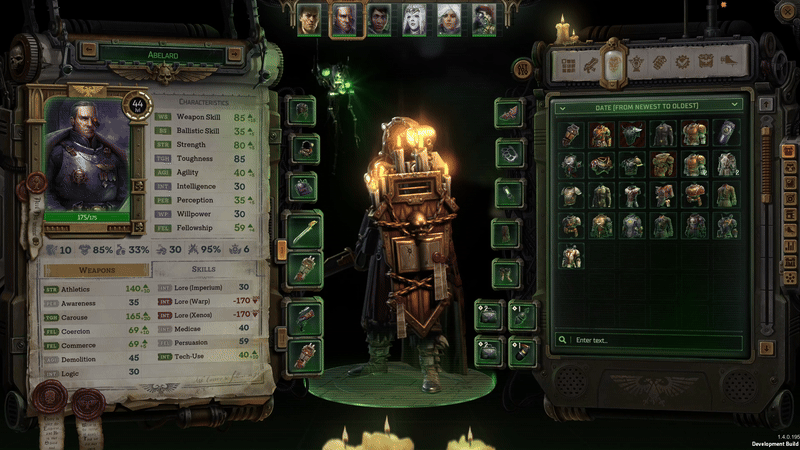This screenshot has width=800, height=450.
Task: Pick the last armor in the inventory grid
Action: point(571,256)
